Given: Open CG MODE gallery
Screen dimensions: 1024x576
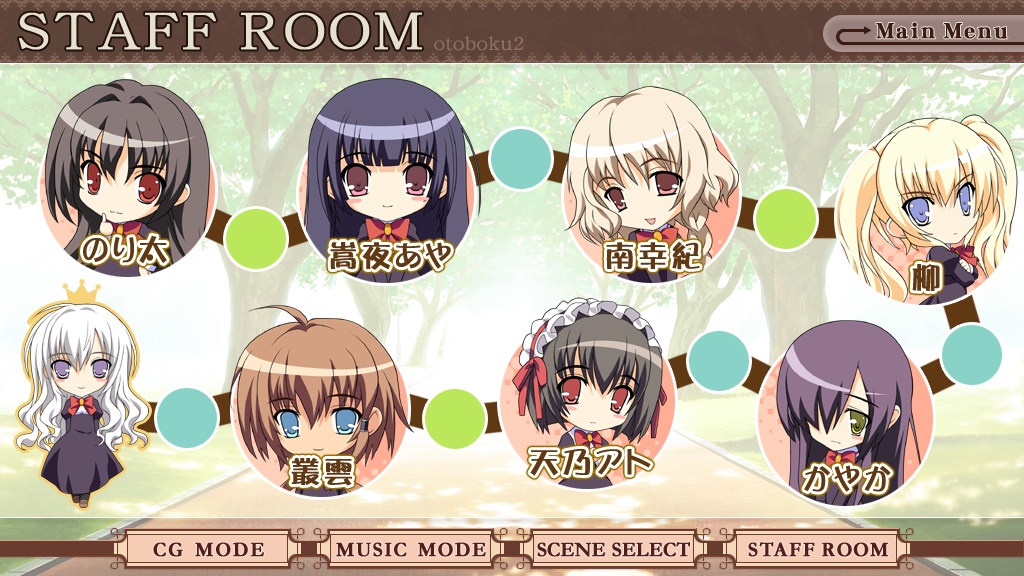Looking at the screenshot, I should click(x=209, y=549).
